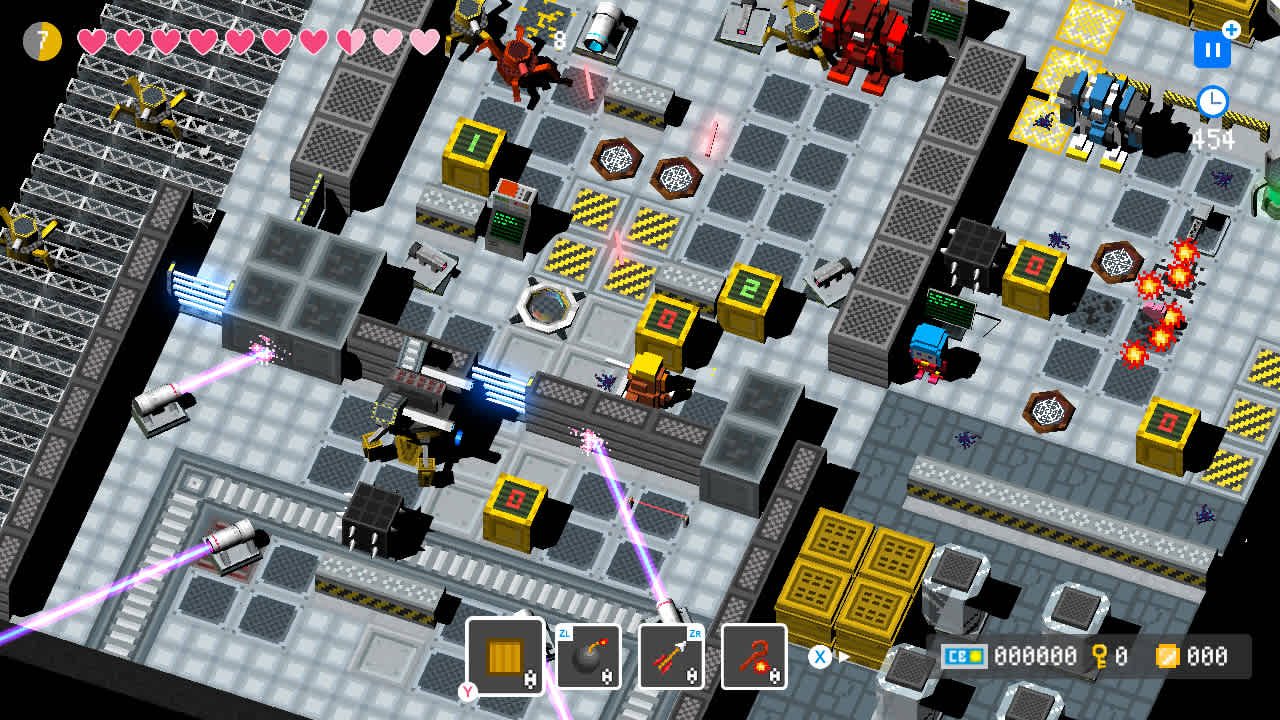1280x720 pixels.
Task: Select the ZR arrow weapon slot
Action: pos(670,656)
